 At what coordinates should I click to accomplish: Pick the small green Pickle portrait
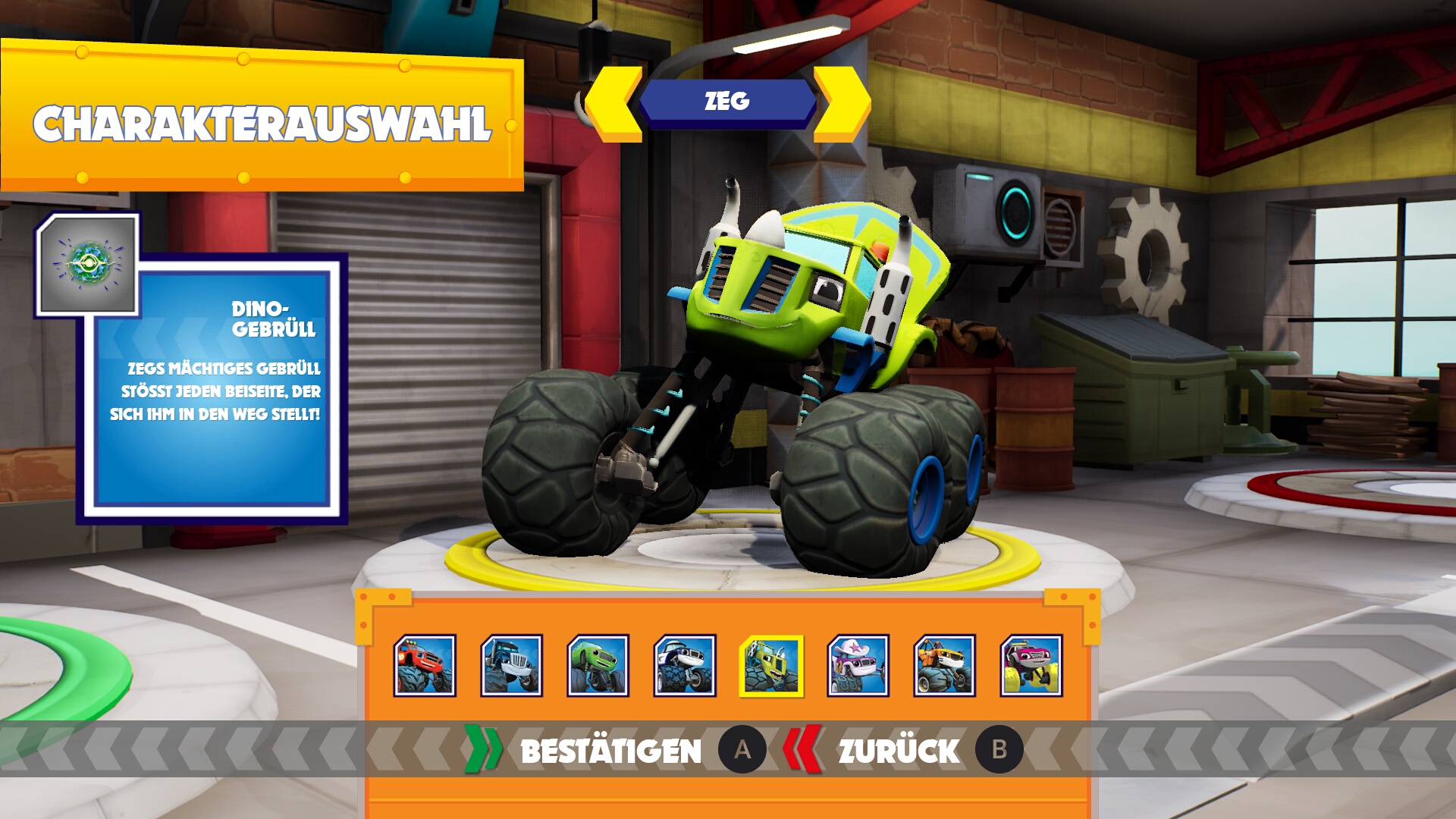pyautogui.click(x=598, y=666)
